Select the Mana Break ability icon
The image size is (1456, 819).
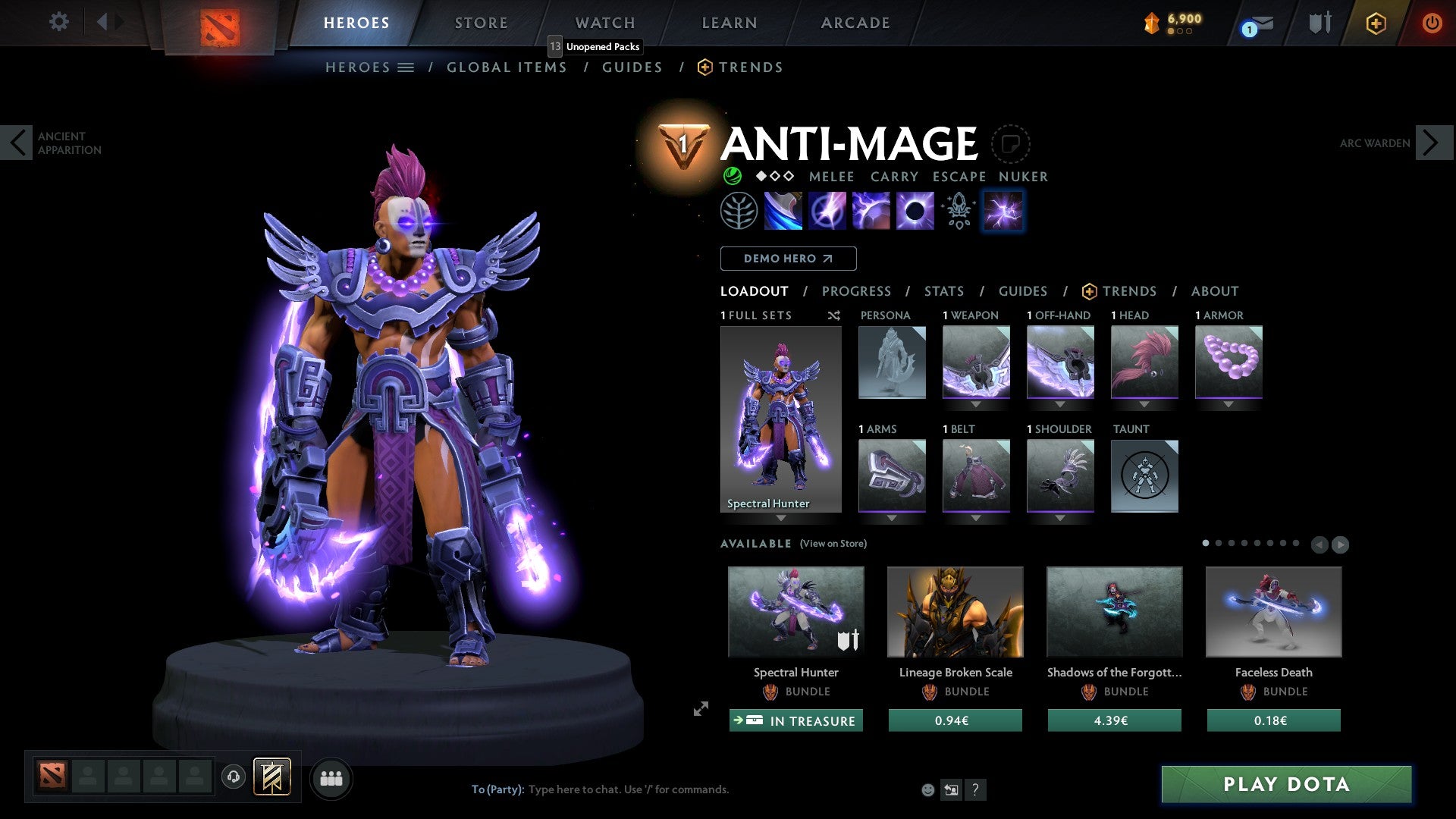click(785, 210)
